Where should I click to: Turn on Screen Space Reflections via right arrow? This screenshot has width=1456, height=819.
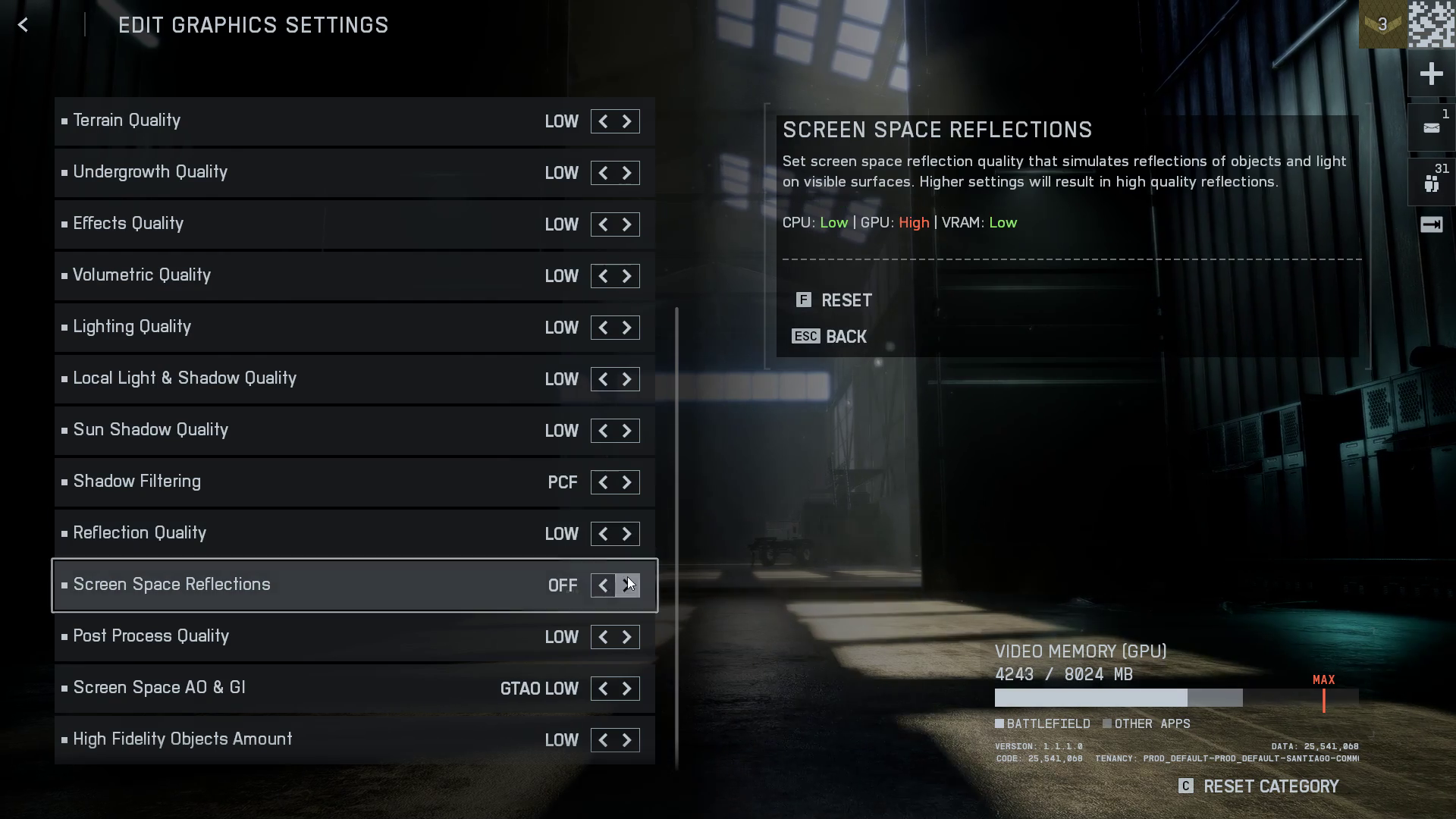click(627, 585)
